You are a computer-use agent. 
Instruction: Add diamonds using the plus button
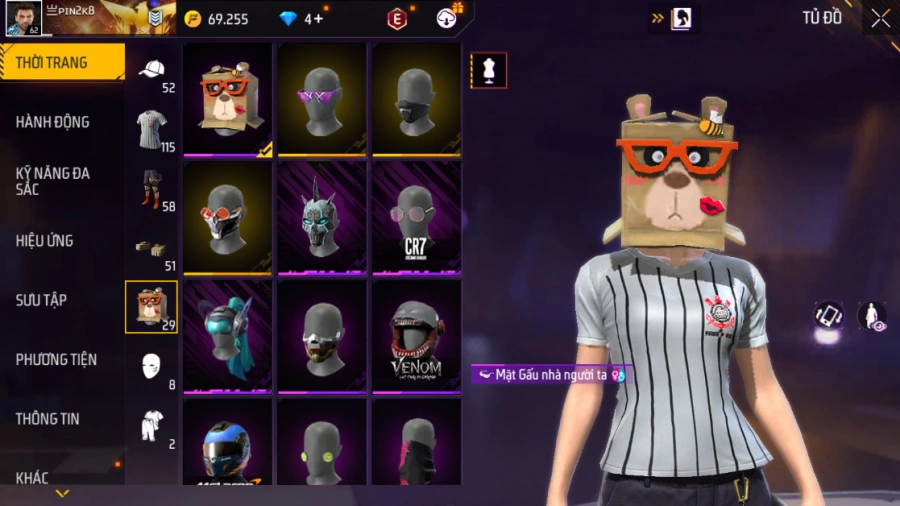tap(320, 19)
